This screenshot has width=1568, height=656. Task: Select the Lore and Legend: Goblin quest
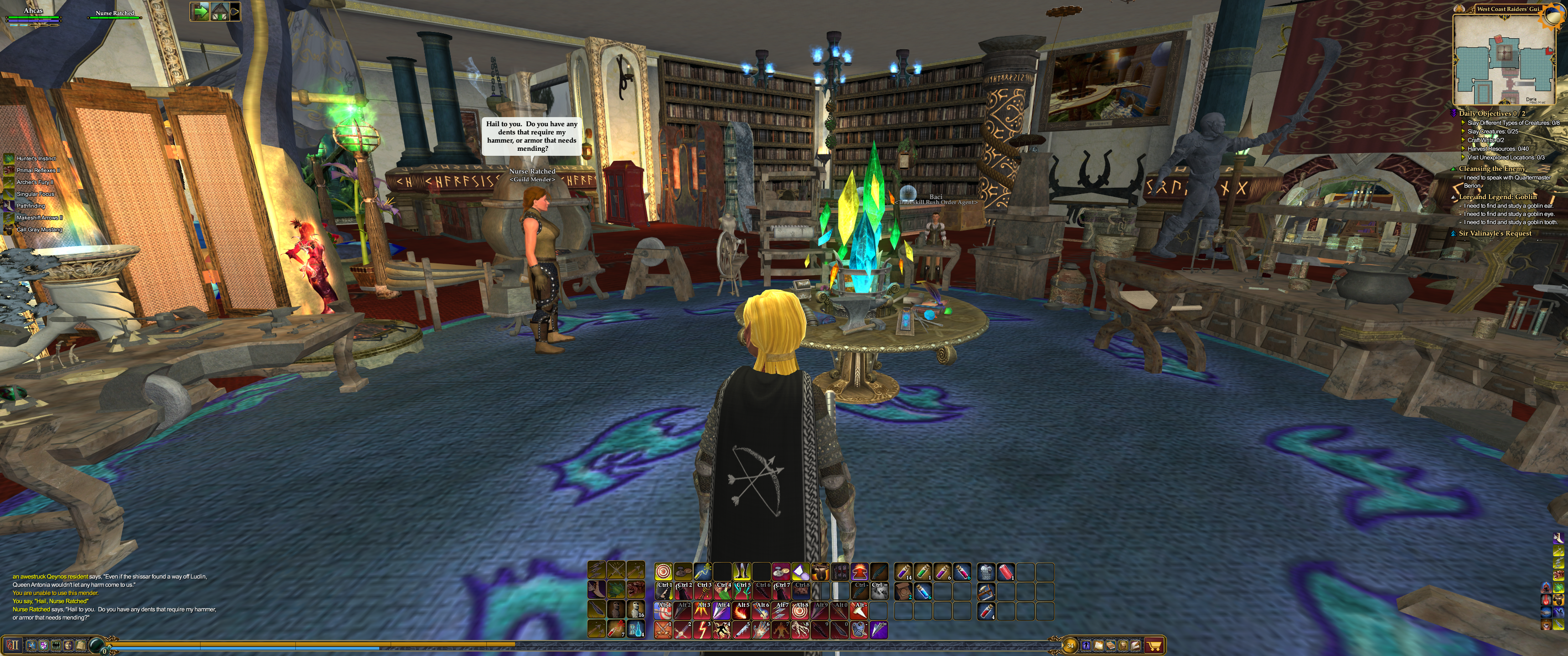pos(1497,196)
